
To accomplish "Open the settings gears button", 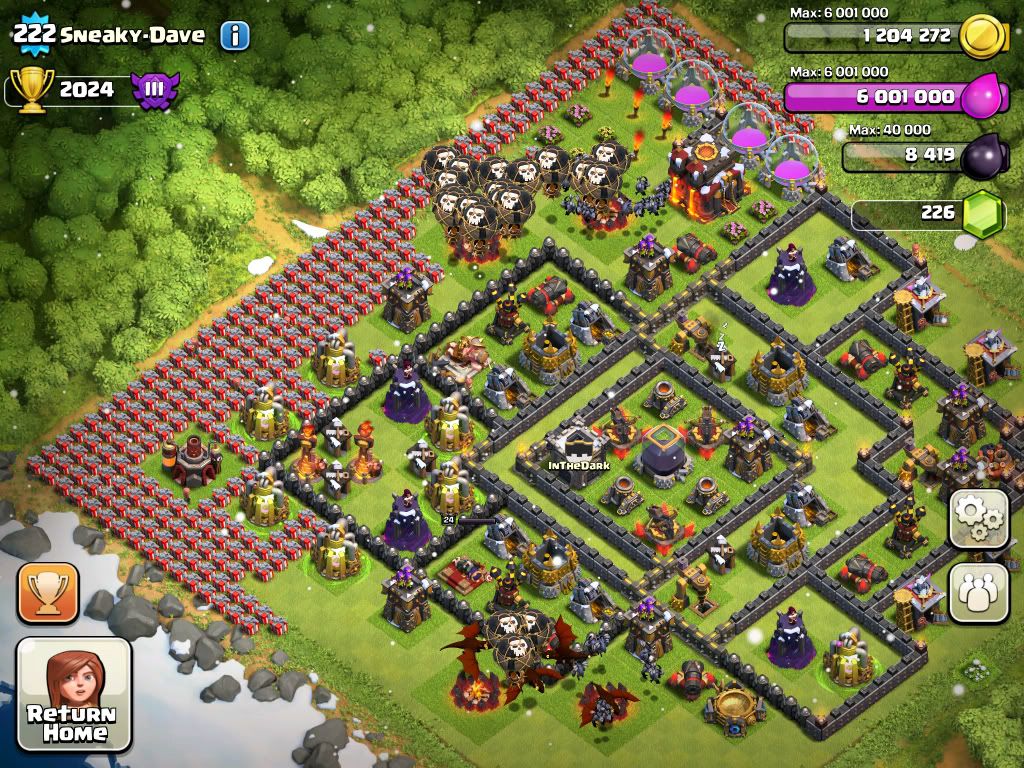I will 978,518.
